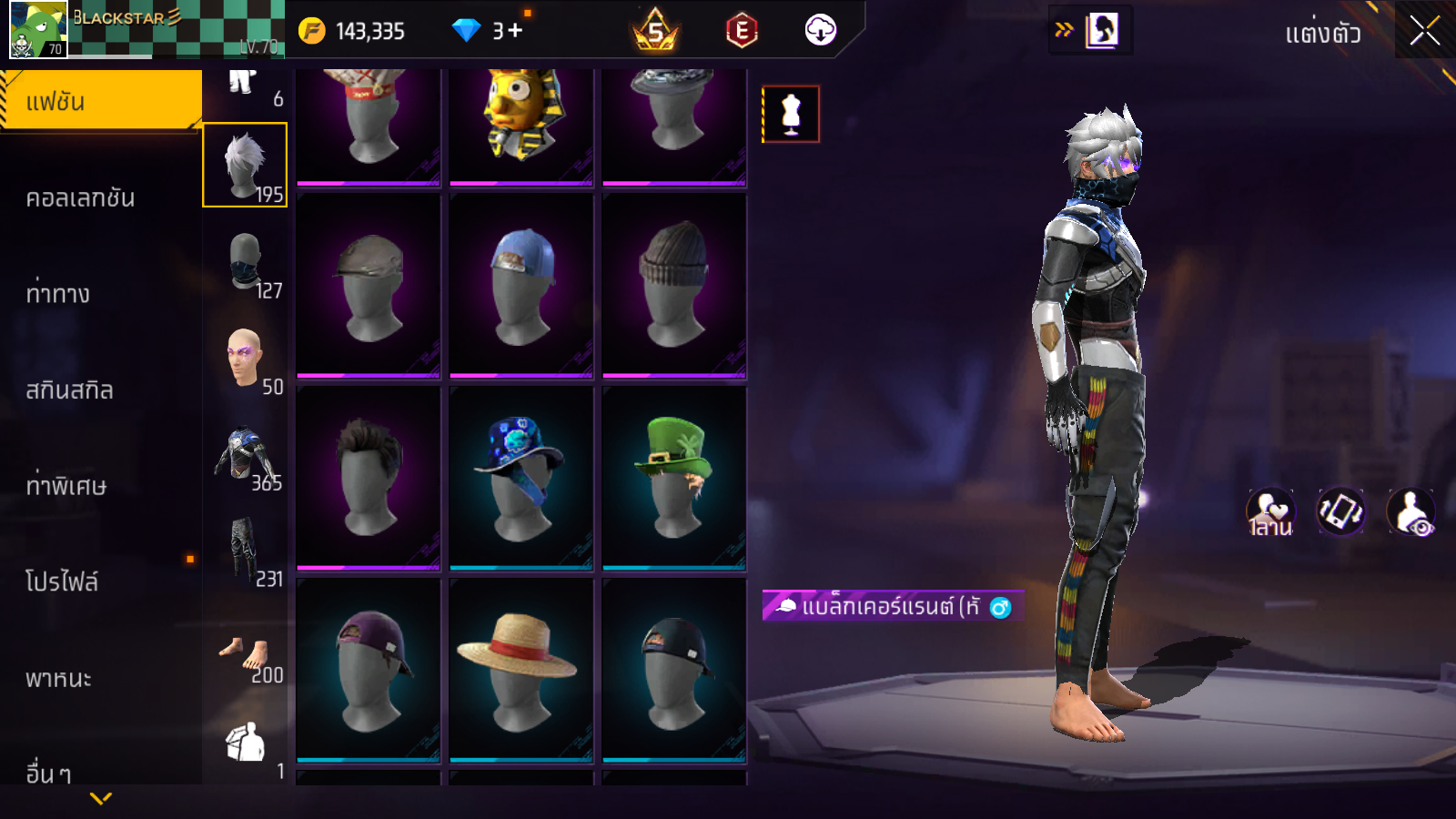Open the shoes category showing 200

246,655
